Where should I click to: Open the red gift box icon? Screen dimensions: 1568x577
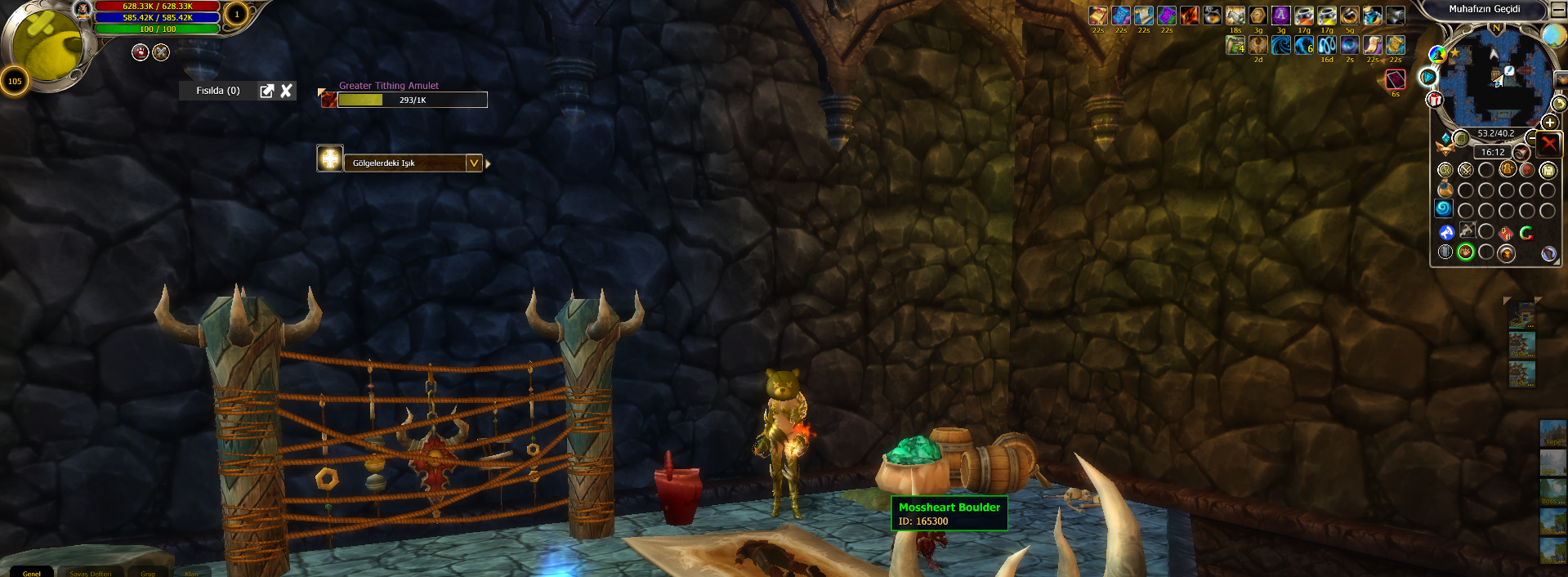(x=1435, y=100)
